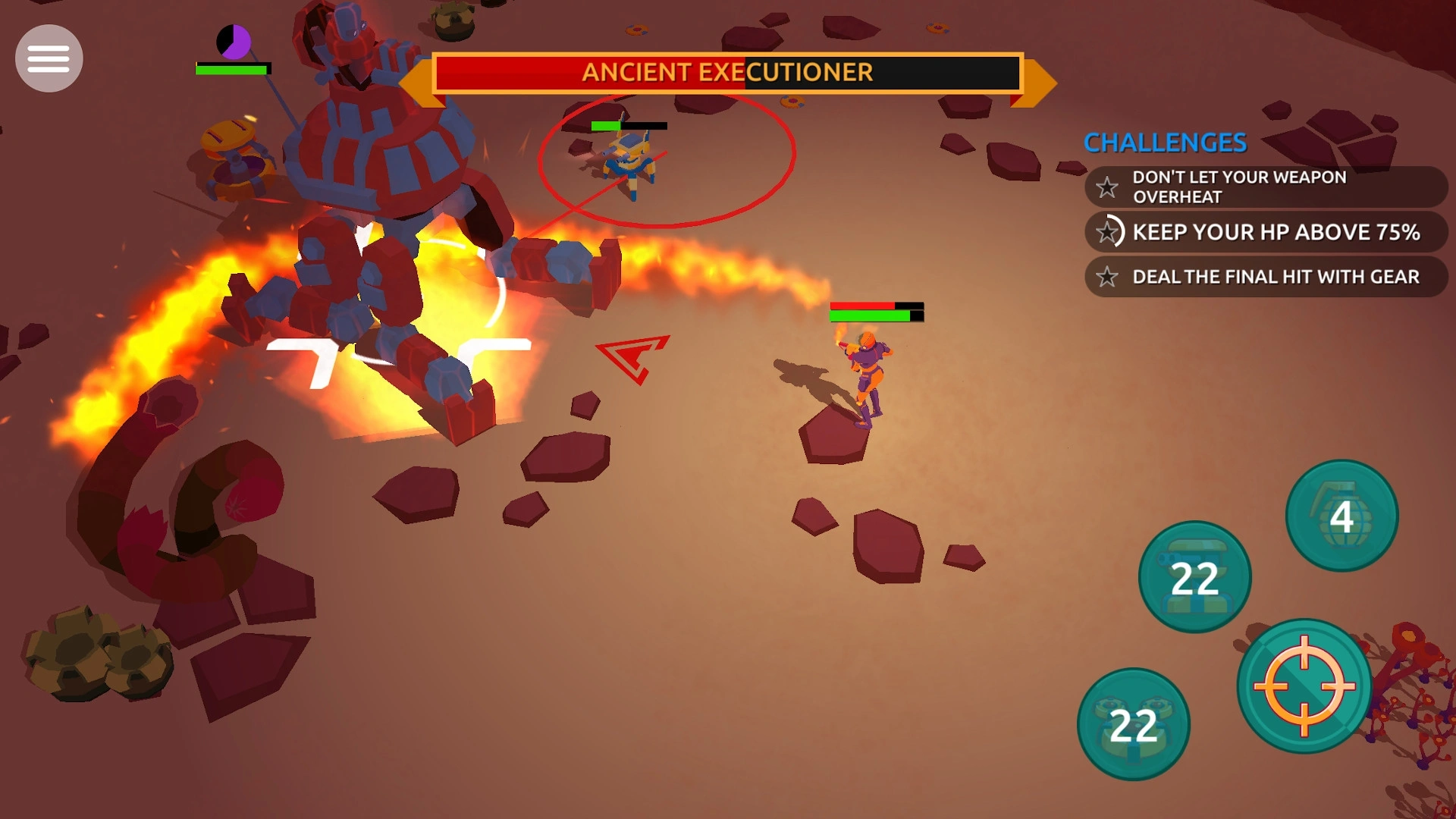The image size is (1456, 819).
Task: Place the land mines gear
Action: pyautogui.click(x=1133, y=724)
